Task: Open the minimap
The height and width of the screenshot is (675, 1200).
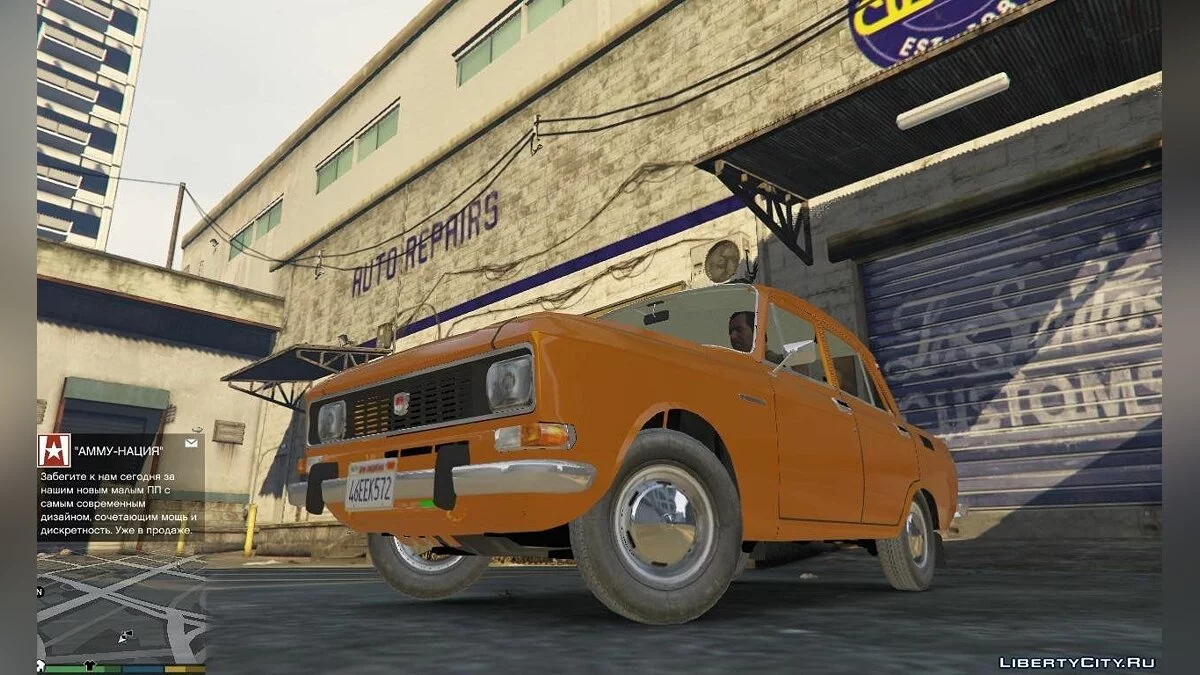Action: (121, 608)
